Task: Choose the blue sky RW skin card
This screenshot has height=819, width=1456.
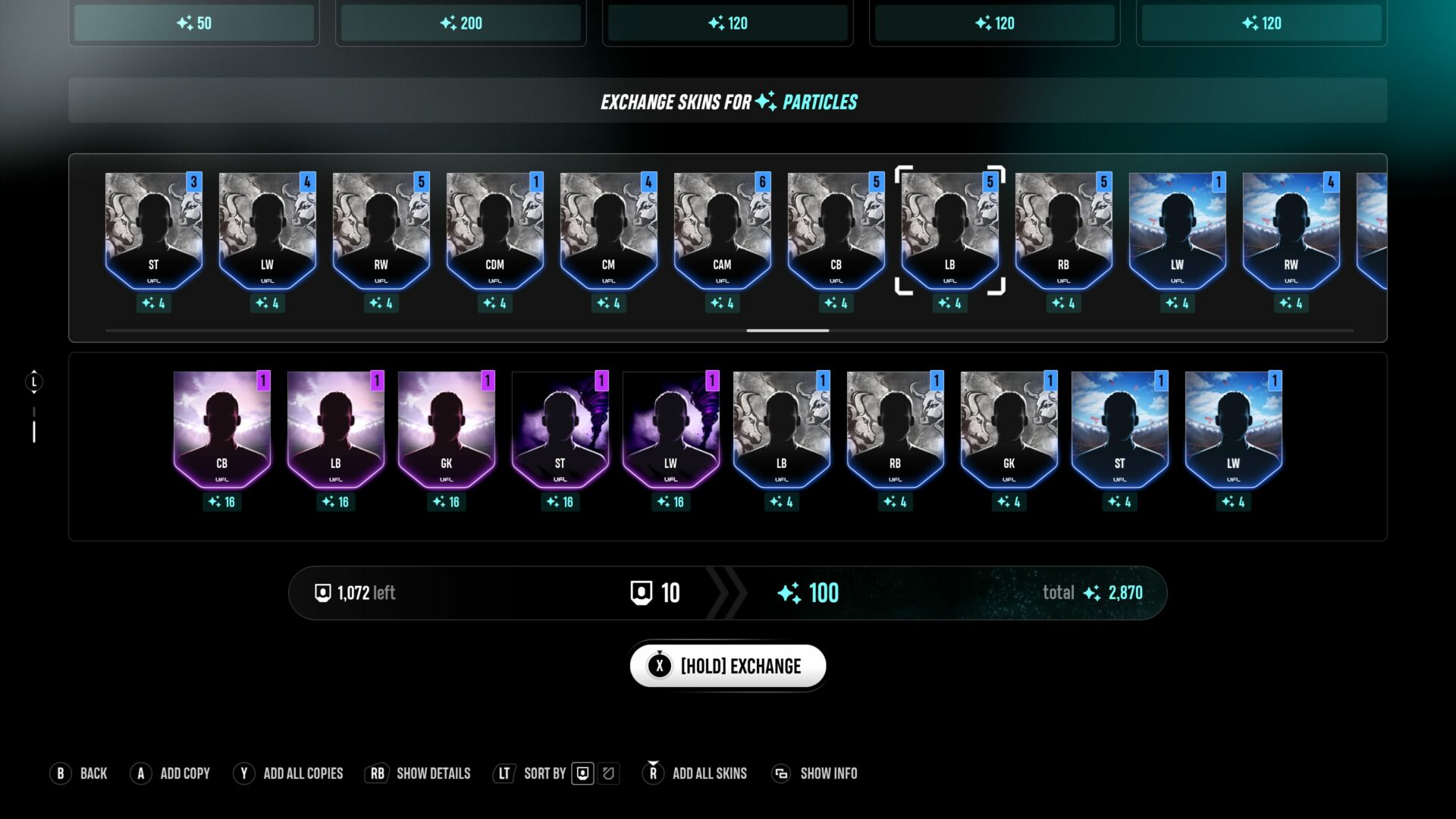Action: pyautogui.click(x=1291, y=231)
